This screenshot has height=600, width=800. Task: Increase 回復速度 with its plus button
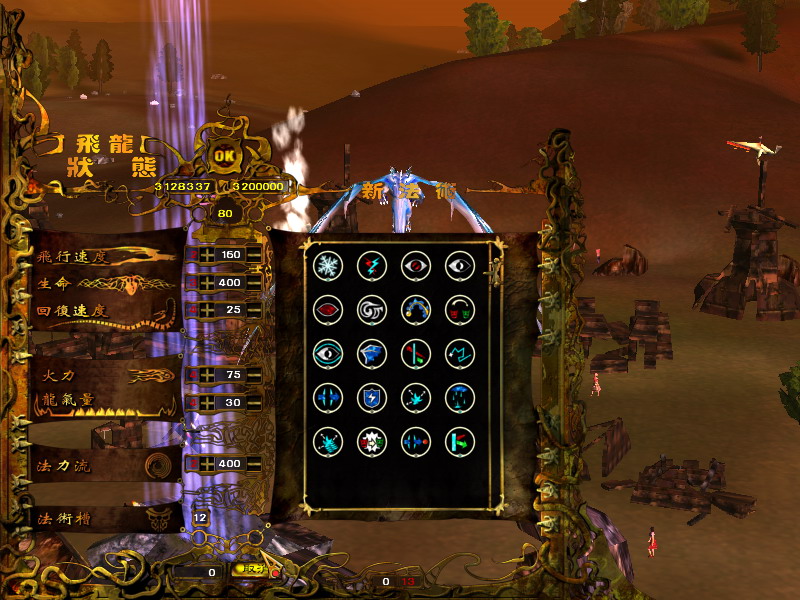pos(207,310)
